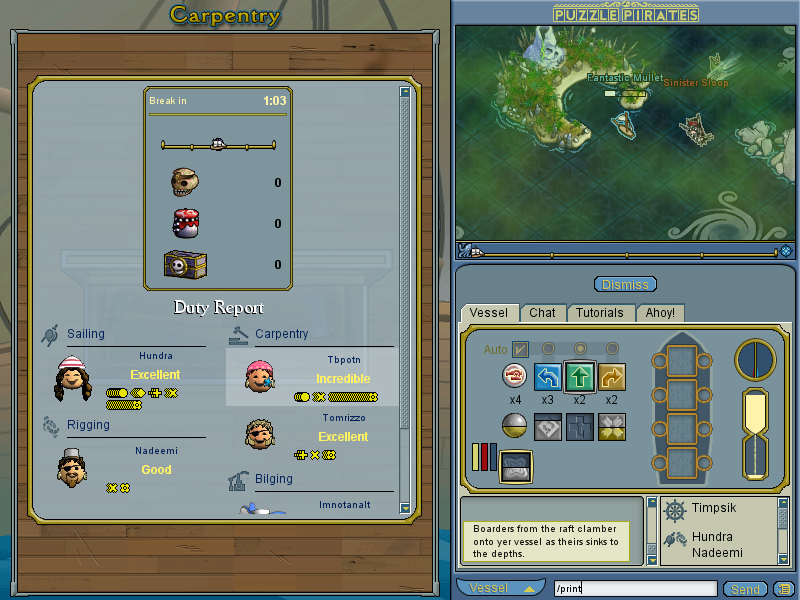
Task: Toggle the Auto movement checkbox
Action: (520, 349)
